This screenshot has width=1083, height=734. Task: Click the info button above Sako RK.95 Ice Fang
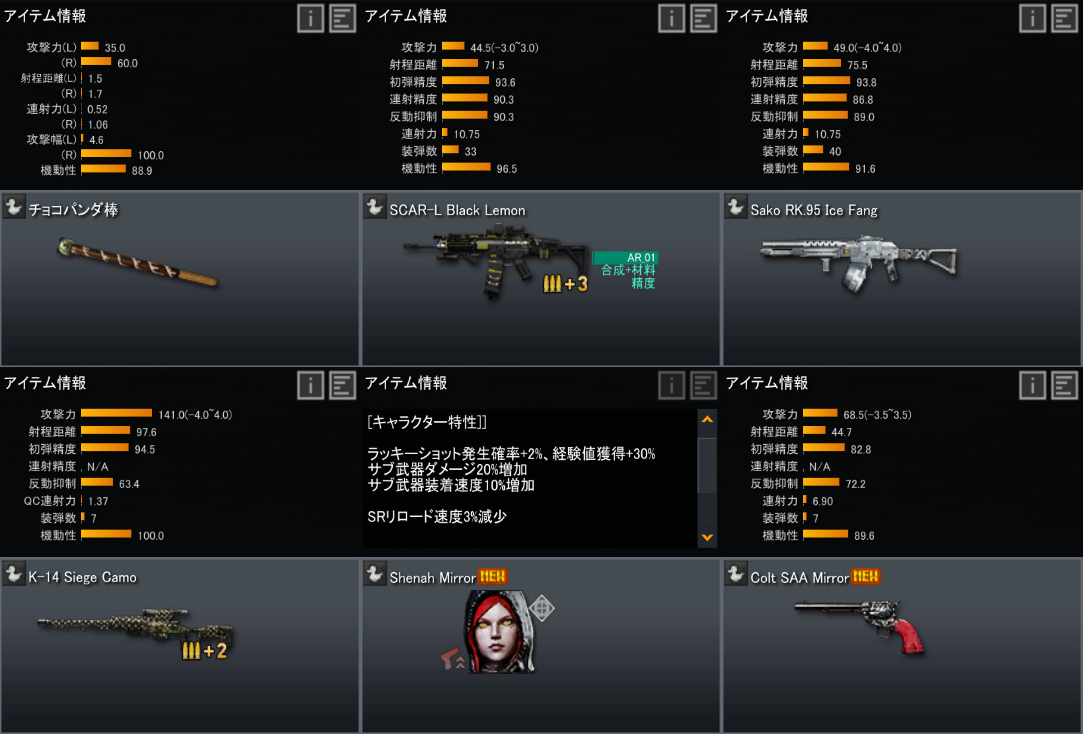coord(1033,18)
